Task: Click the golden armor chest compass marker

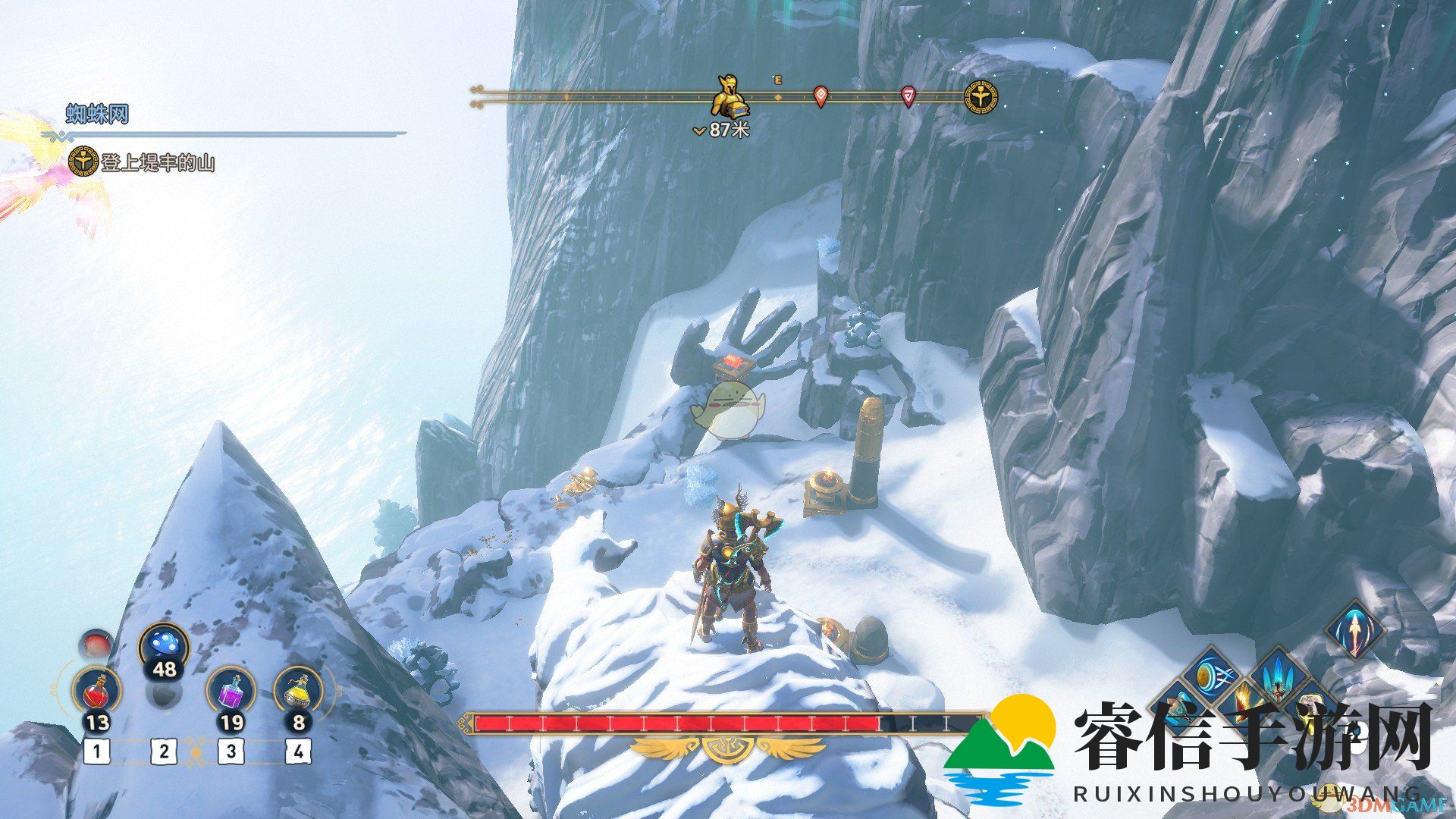Action: 728,96
